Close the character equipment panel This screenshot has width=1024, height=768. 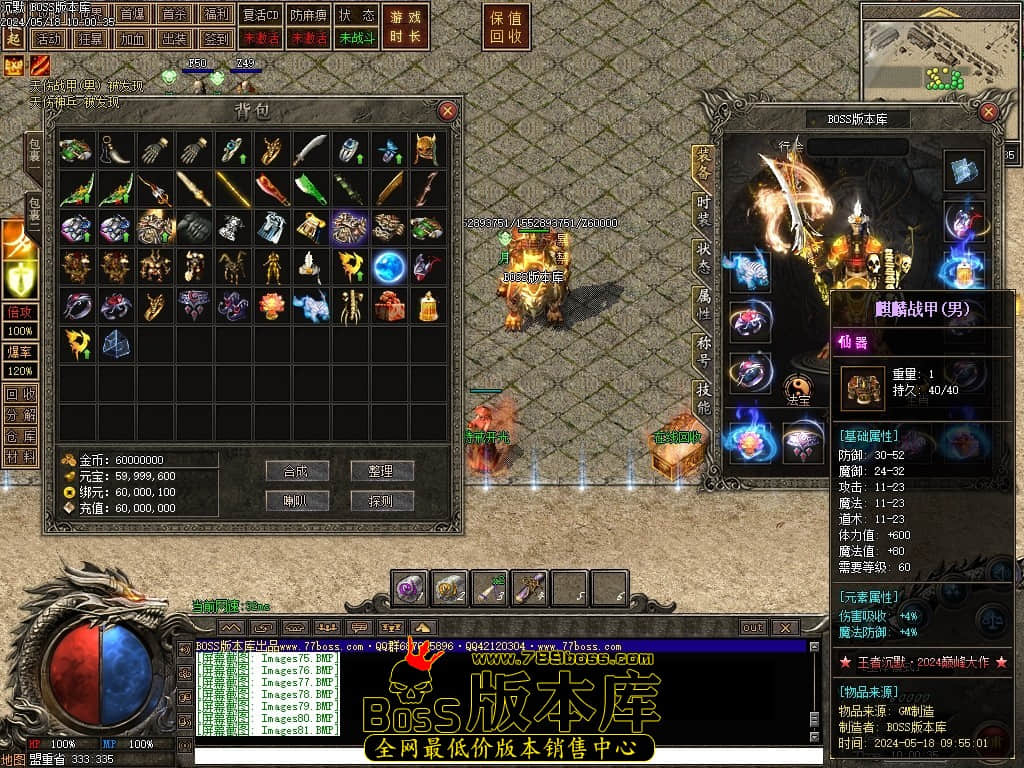(990, 112)
